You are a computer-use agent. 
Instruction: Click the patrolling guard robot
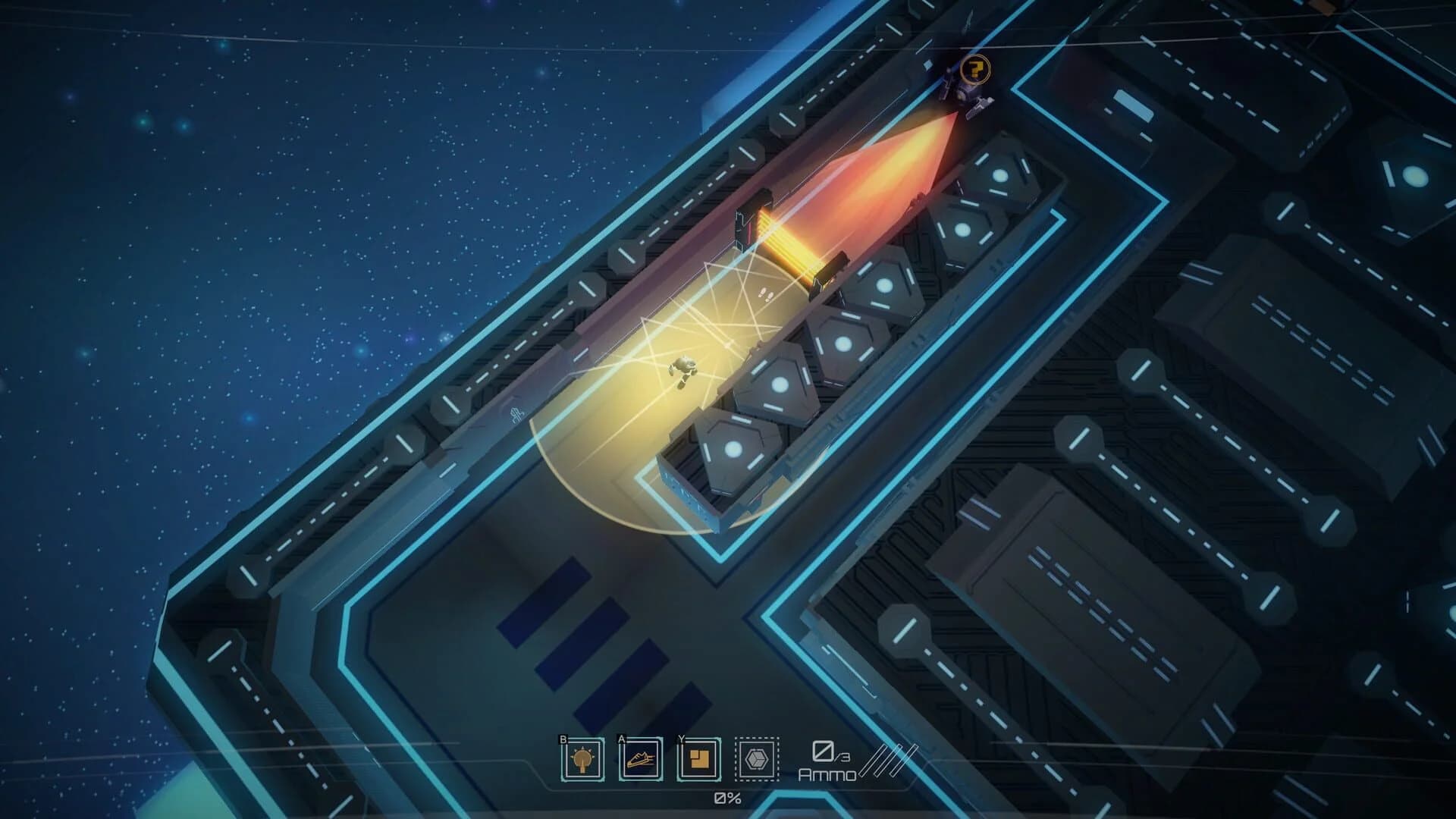pyautogui.click(x=965, y=97)
